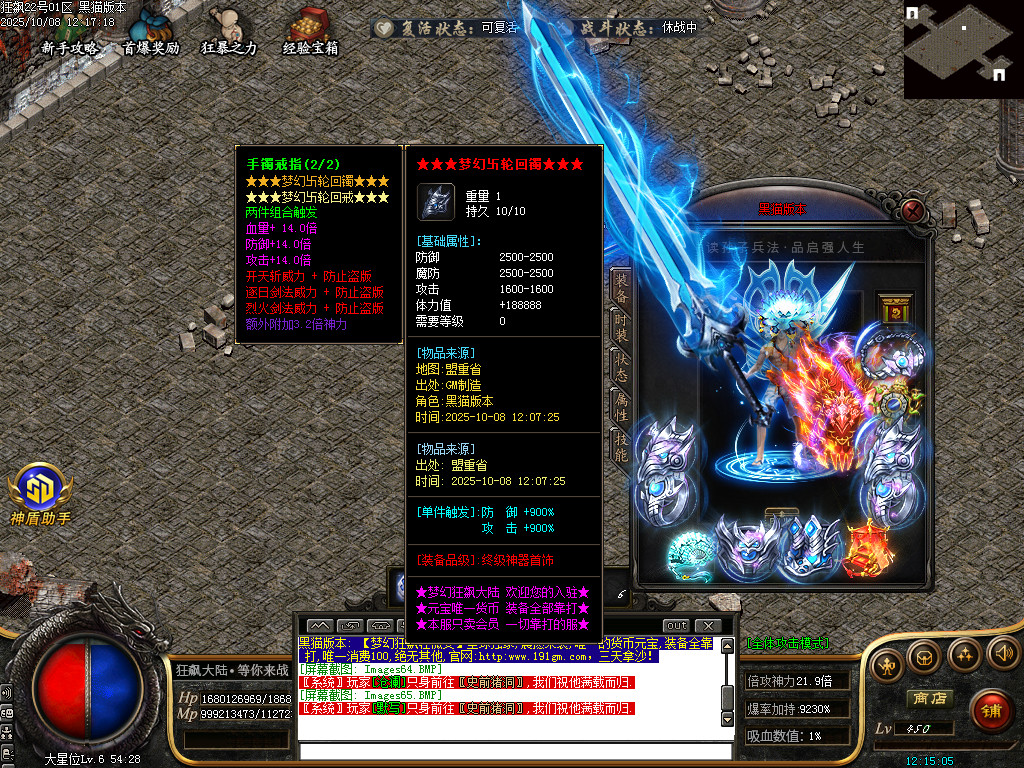The image size is (1024, 768).
Task: Click the red 铺 stall button
Action: 990,710
